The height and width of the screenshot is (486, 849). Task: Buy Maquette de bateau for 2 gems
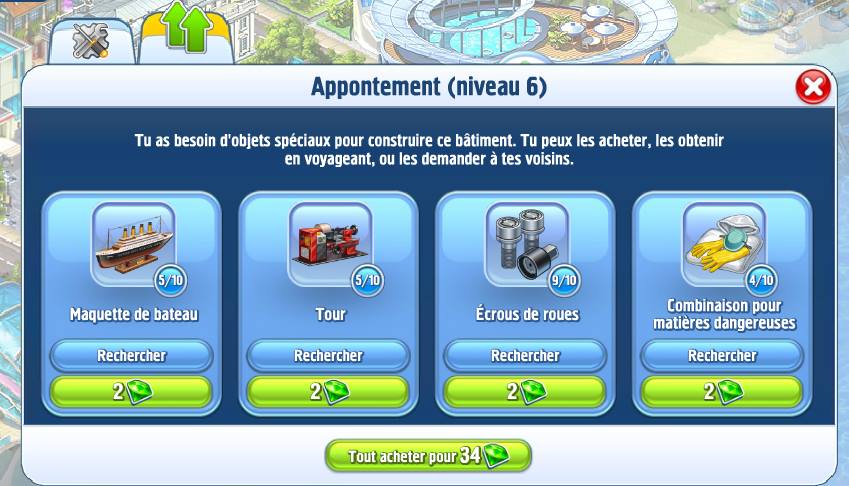tap(132, 391)
